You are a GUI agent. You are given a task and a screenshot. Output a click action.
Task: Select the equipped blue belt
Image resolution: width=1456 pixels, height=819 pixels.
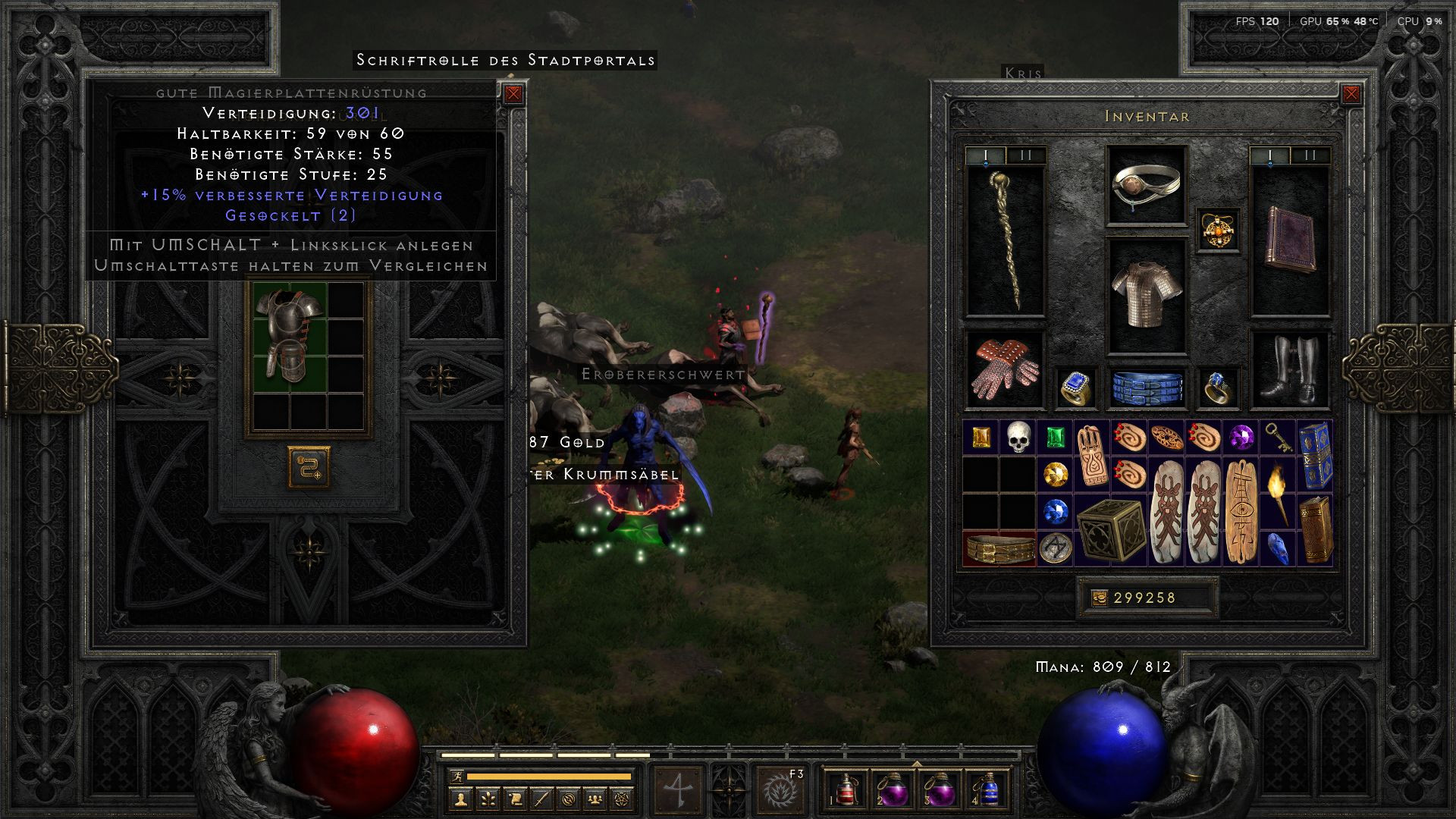[x=1147, y=387]
